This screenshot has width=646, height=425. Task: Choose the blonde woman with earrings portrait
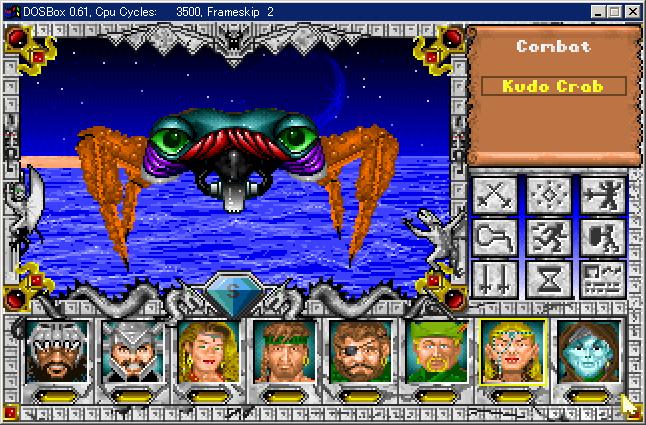(x=208, y=351)
